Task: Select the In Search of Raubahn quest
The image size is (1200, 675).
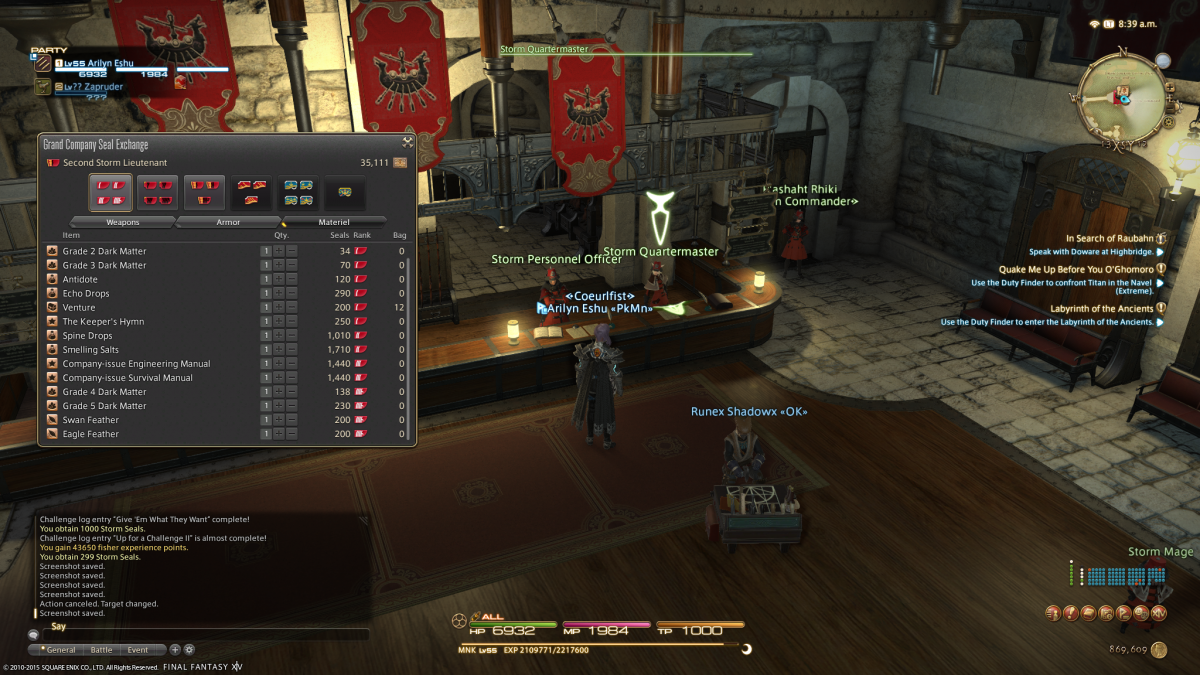Action: [1108, 239]
